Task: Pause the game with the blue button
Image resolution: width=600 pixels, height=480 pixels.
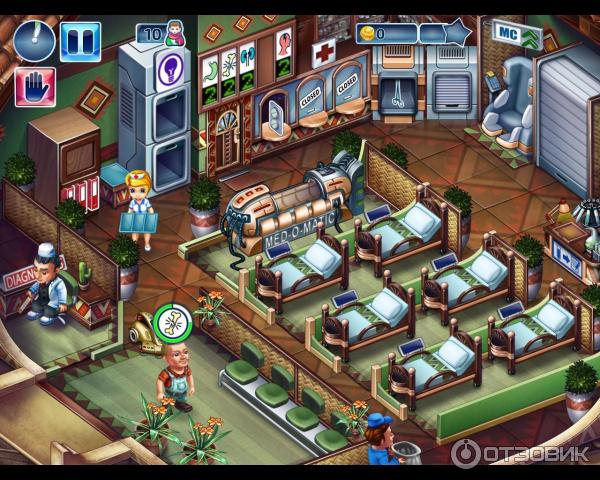Action: tap(80, 41)
